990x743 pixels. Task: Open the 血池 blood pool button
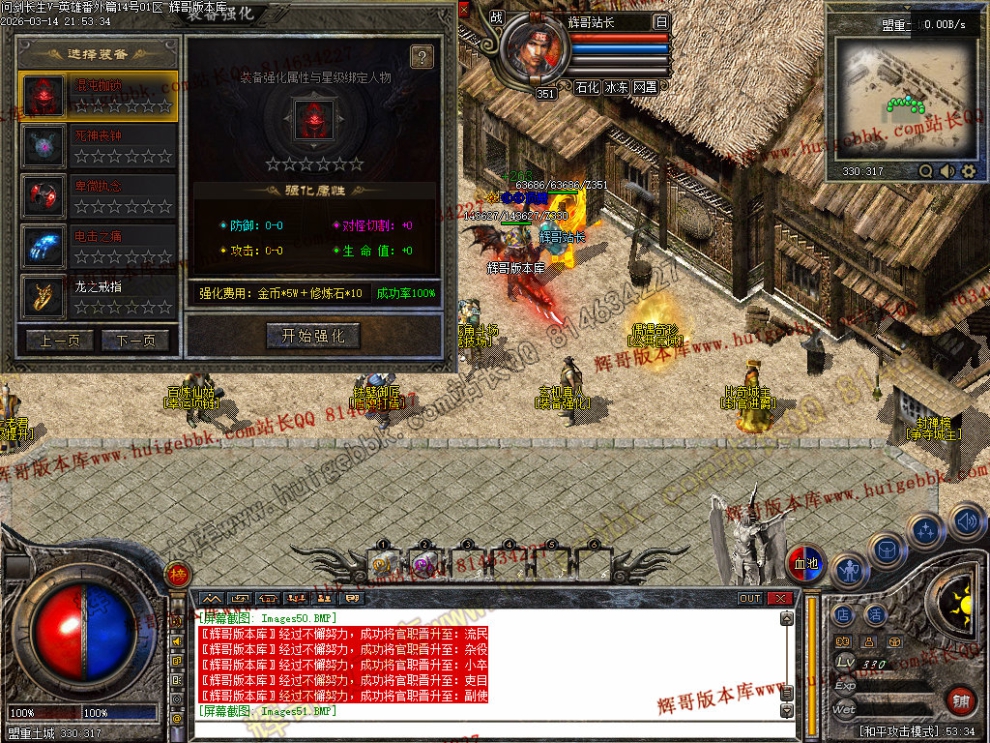click(x=806, y=563)
